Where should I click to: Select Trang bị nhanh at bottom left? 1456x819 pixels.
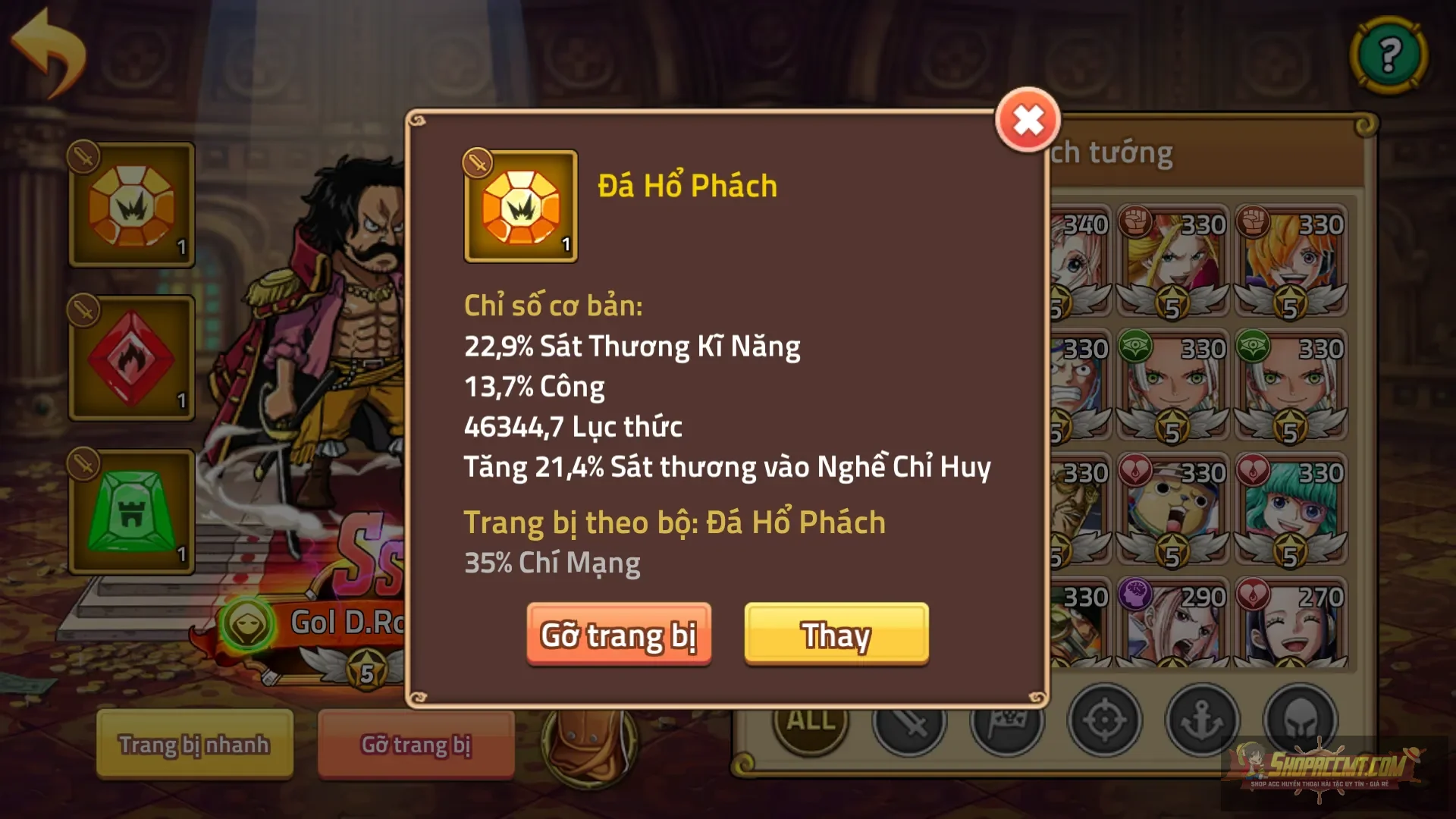(x=193, y=745)
